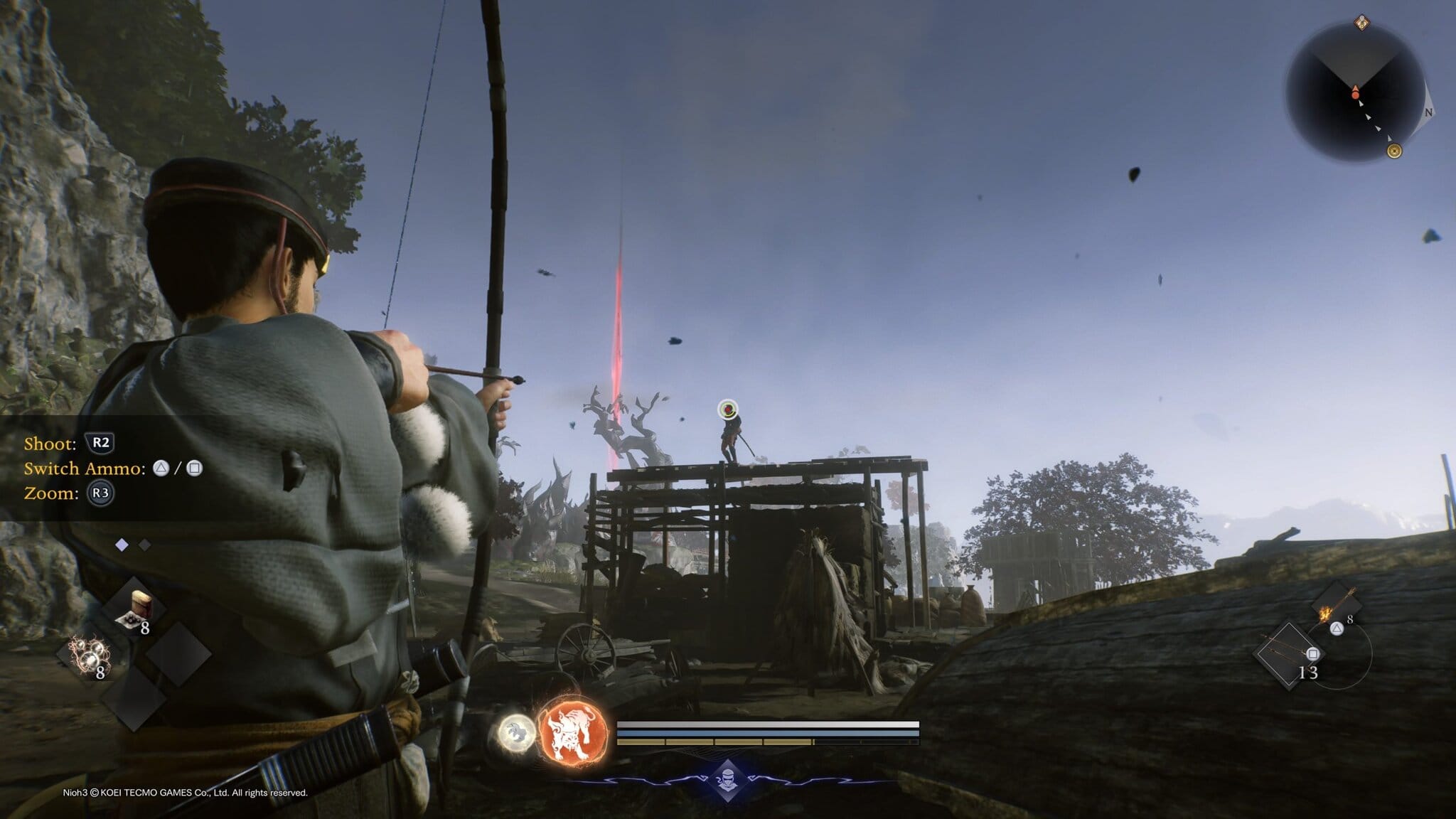Activate the orange lion guardian spirit icon

(x=574, y=732)
